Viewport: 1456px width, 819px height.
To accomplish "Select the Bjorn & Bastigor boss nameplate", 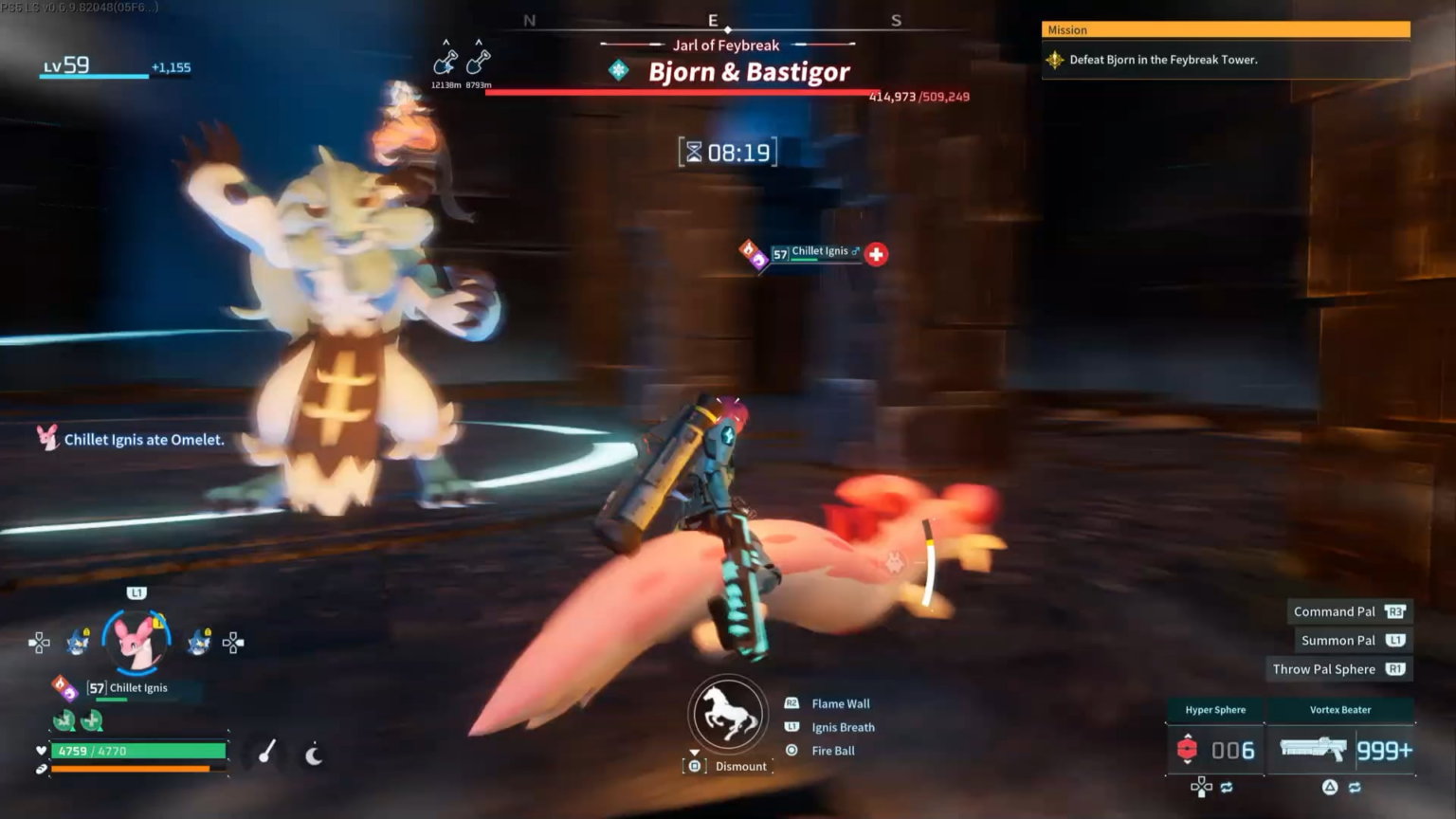I will pyautogui.click(x=749, y=72).
